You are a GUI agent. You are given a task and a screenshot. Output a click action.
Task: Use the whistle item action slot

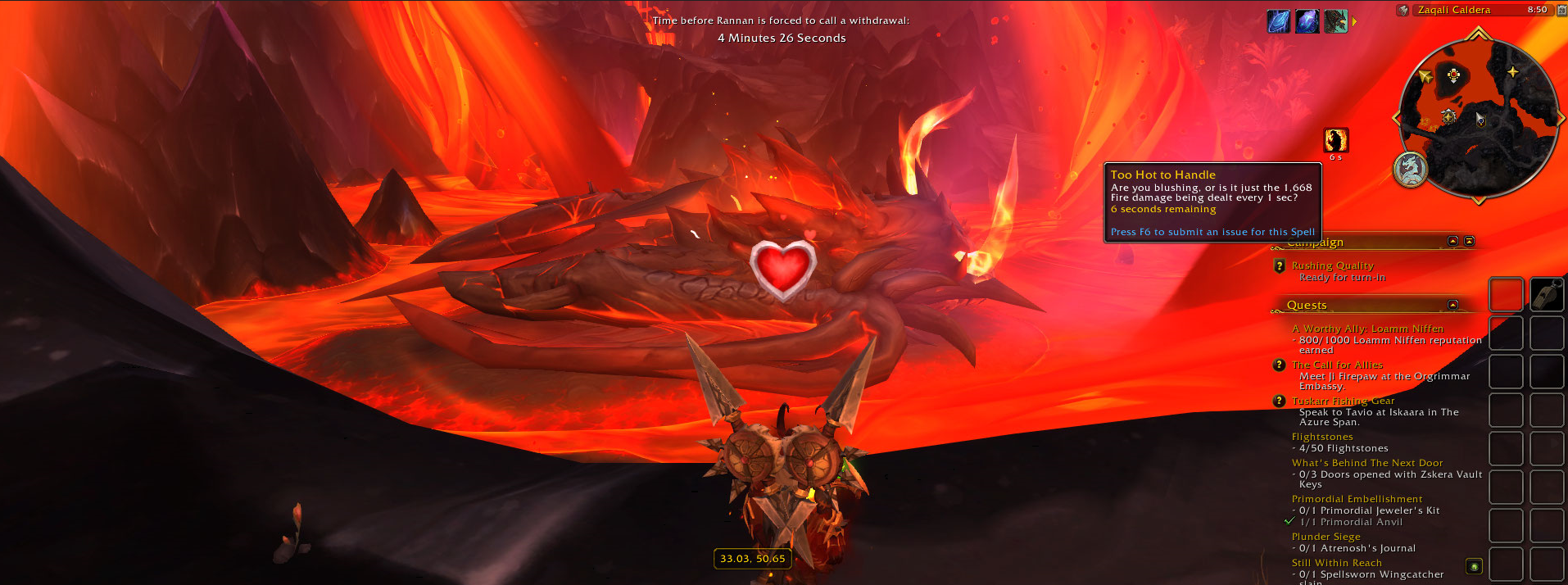[1547, 295]
